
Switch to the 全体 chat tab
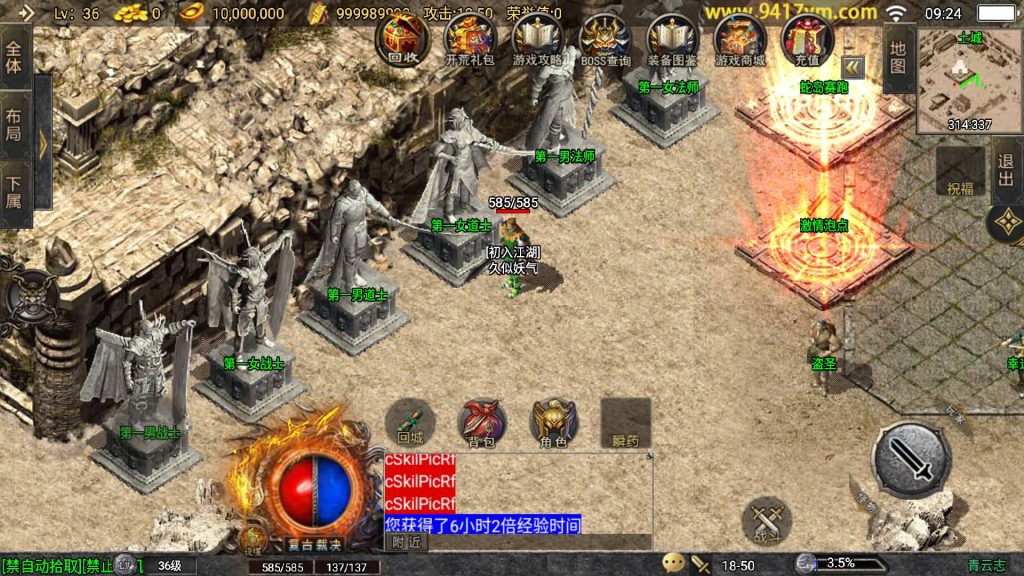(x=14, y=56)
